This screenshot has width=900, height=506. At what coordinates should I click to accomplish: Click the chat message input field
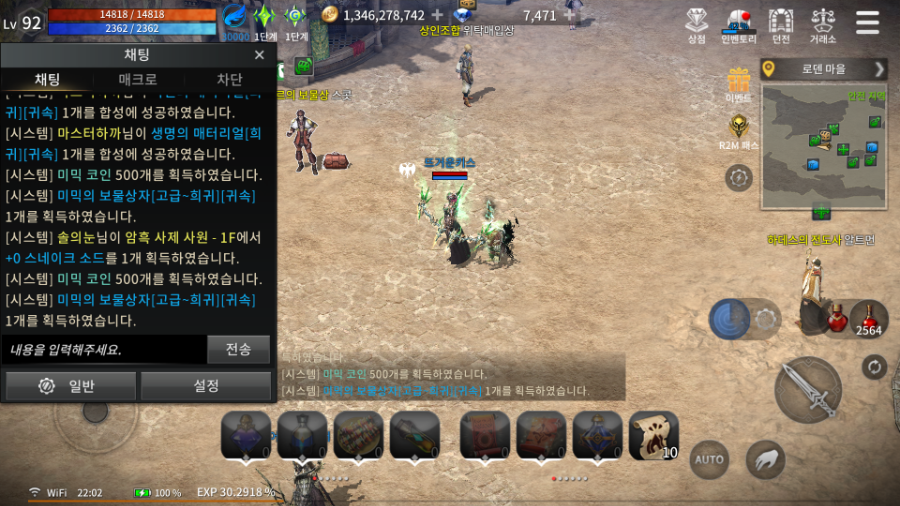[104, 350]
